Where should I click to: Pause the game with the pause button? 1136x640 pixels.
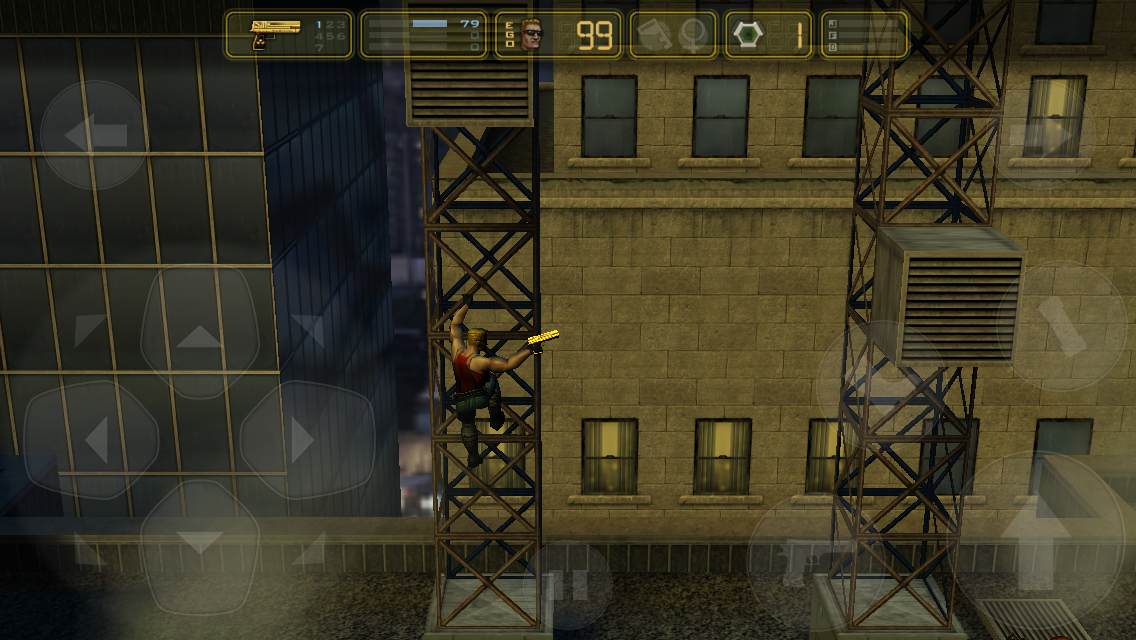pos(567,585)
